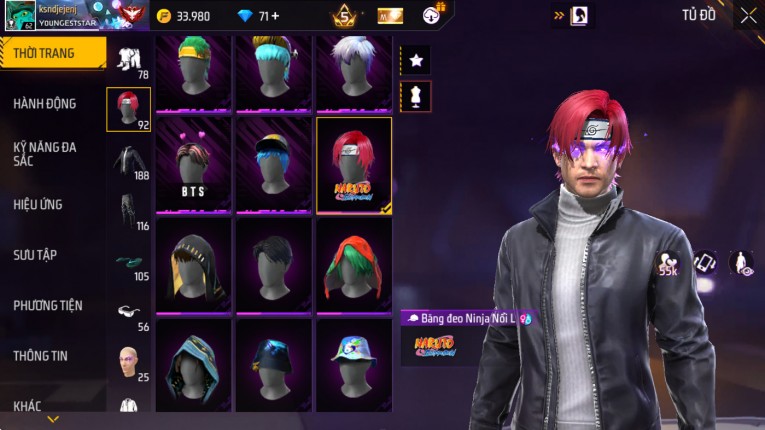Open the pants subcategory icon
765x430 pixels.
click(x=128, y=210)
